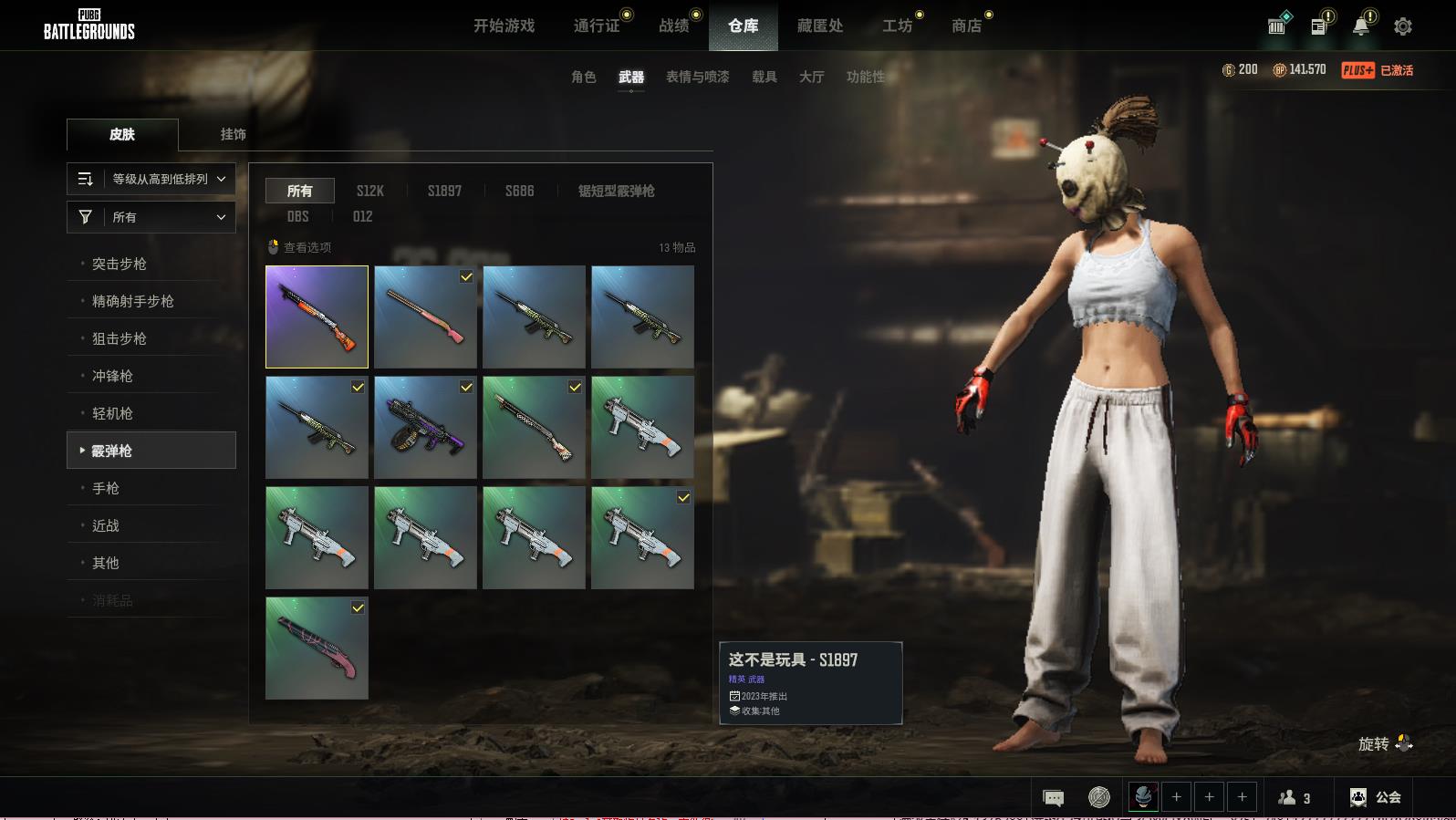Image resolution: width=1456 pixels, height=820 pixels.
Task: Open the chat bubble icon
Action: (x=1053, y=798)
